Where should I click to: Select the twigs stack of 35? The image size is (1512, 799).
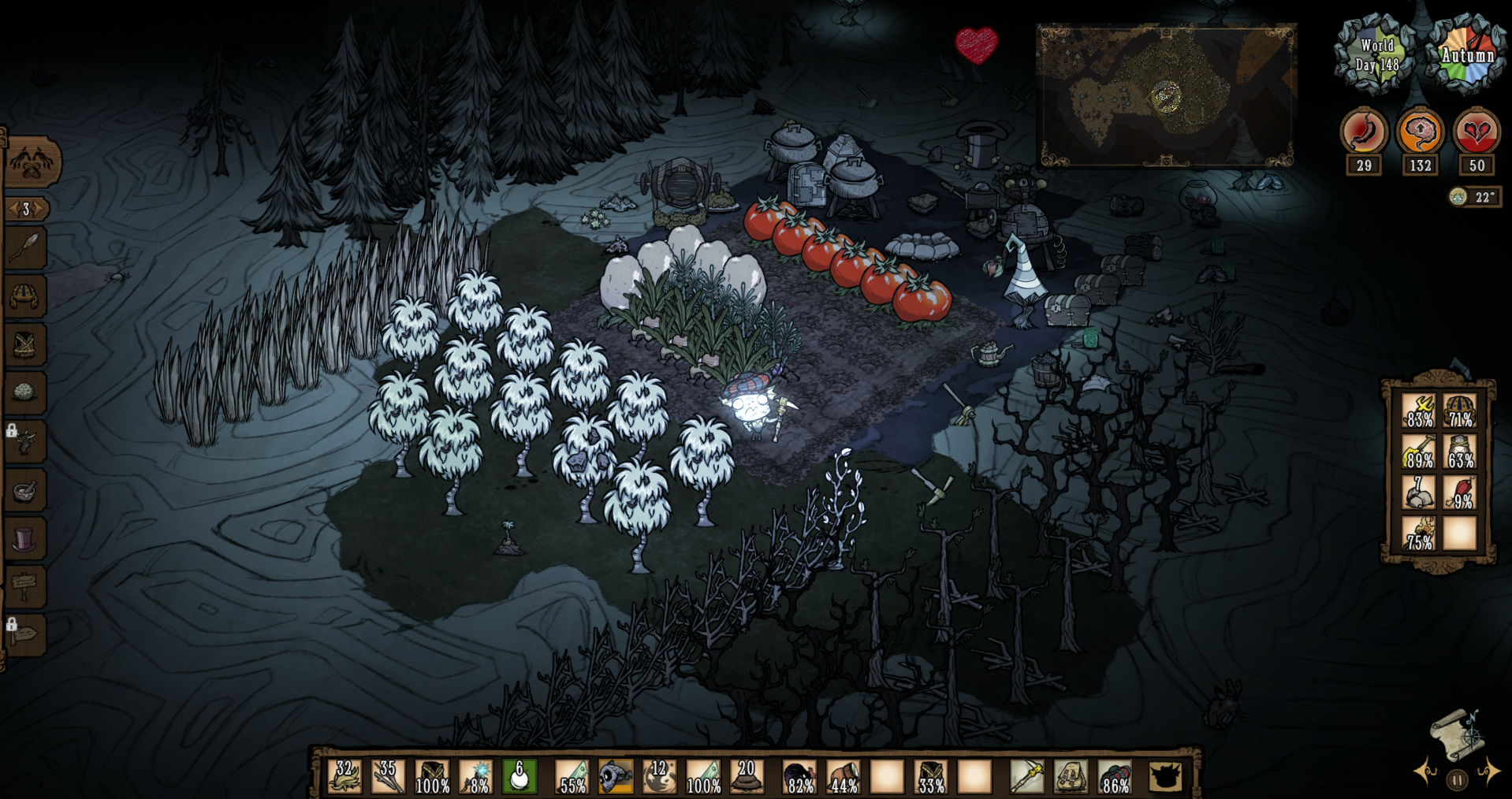click(389, 776)
